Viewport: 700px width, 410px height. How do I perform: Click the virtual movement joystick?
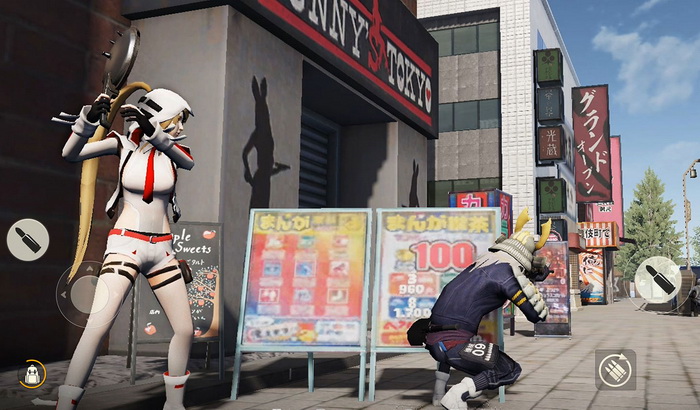click(x=82, y=294)
